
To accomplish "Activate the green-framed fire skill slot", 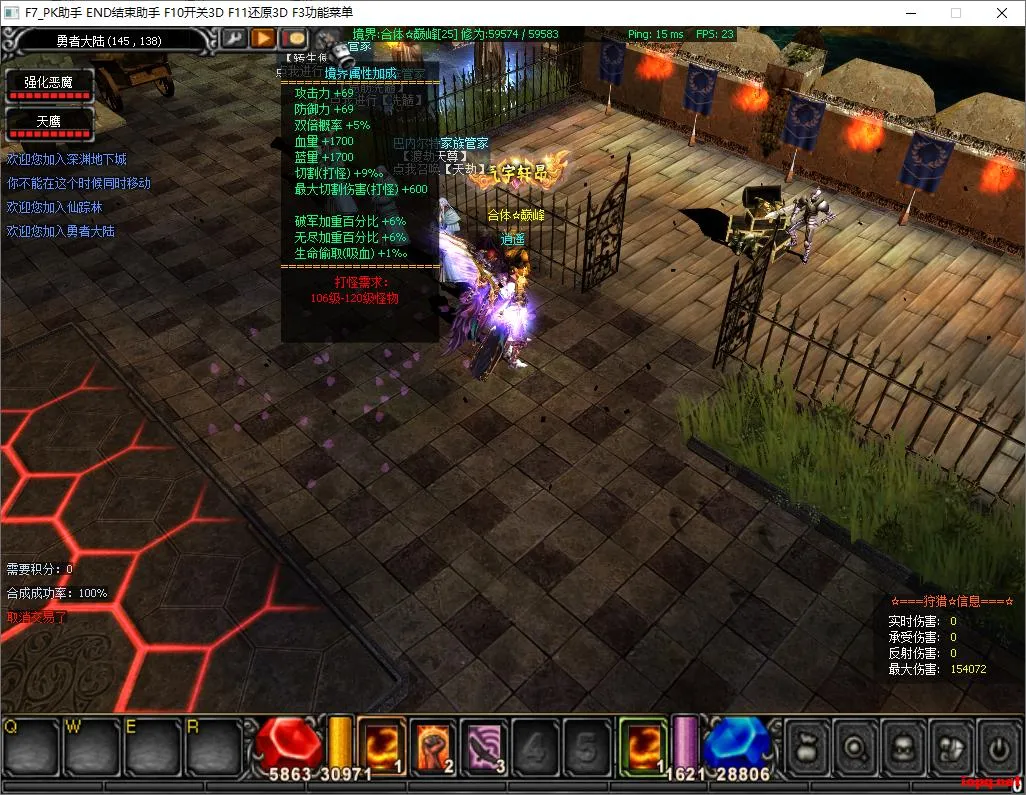I will [x=642, y=746].
